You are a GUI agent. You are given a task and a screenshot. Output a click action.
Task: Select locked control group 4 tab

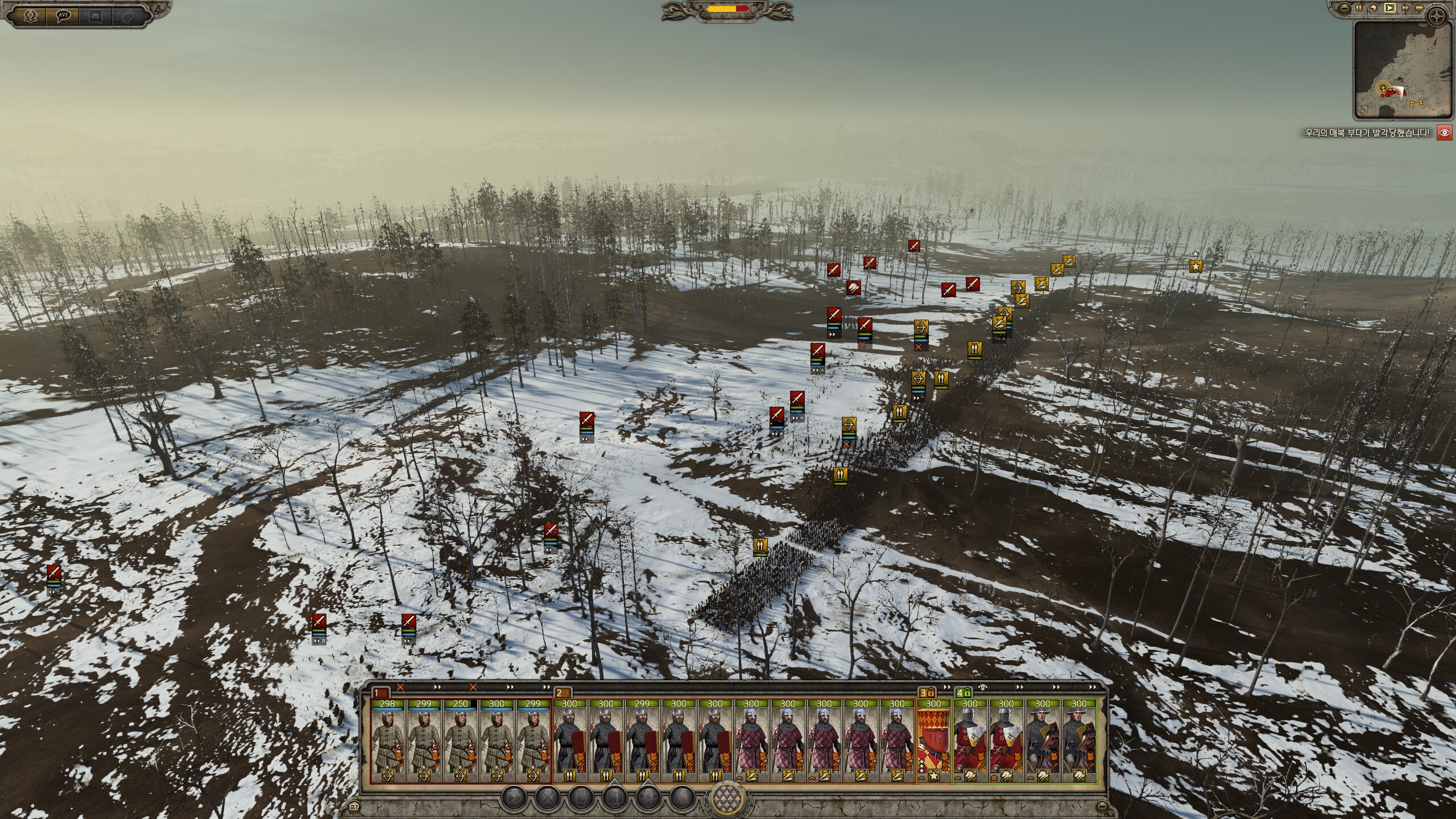[x=963, y=693]
